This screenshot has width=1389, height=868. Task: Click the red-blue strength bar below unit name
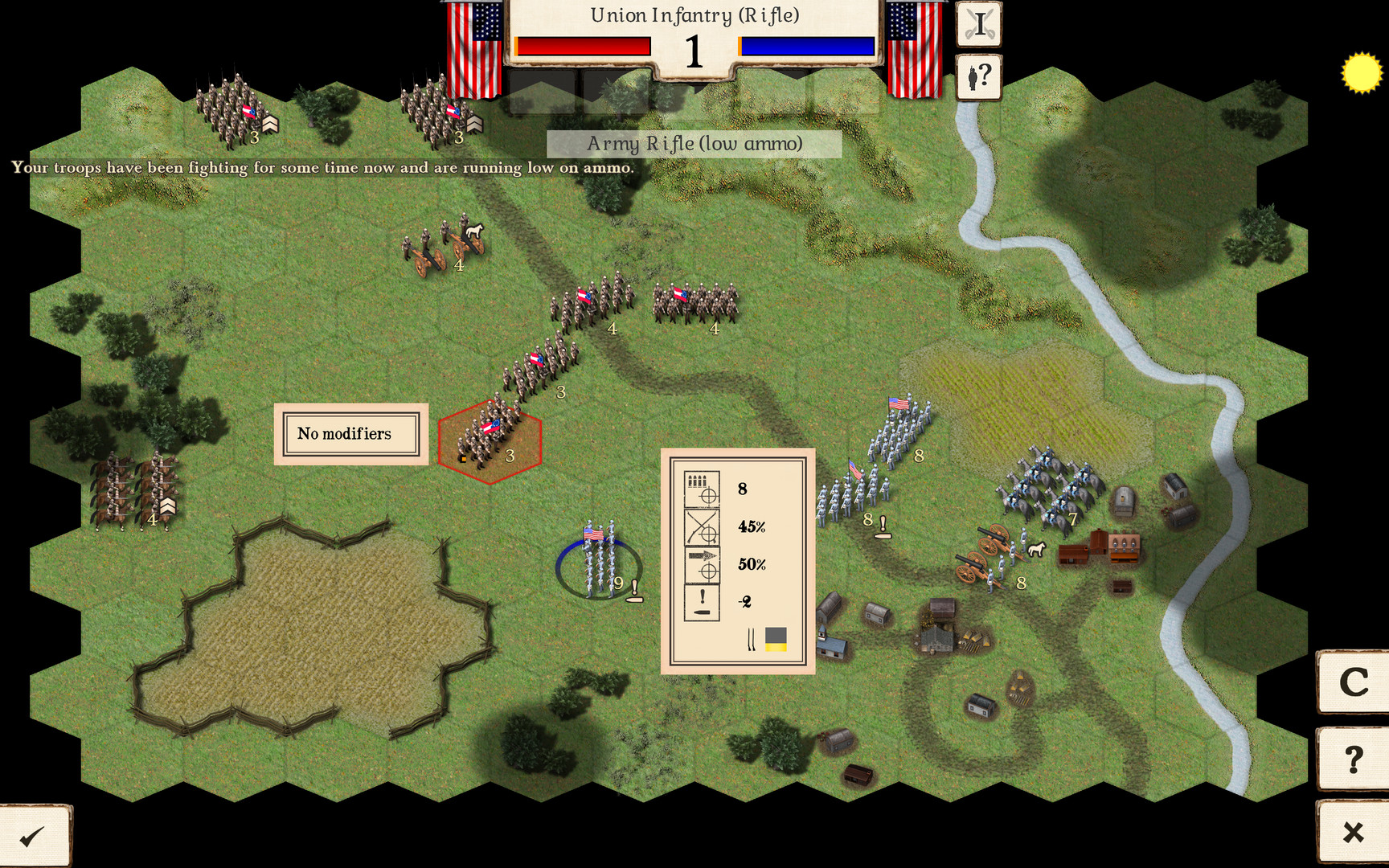[x=582, y=46]
